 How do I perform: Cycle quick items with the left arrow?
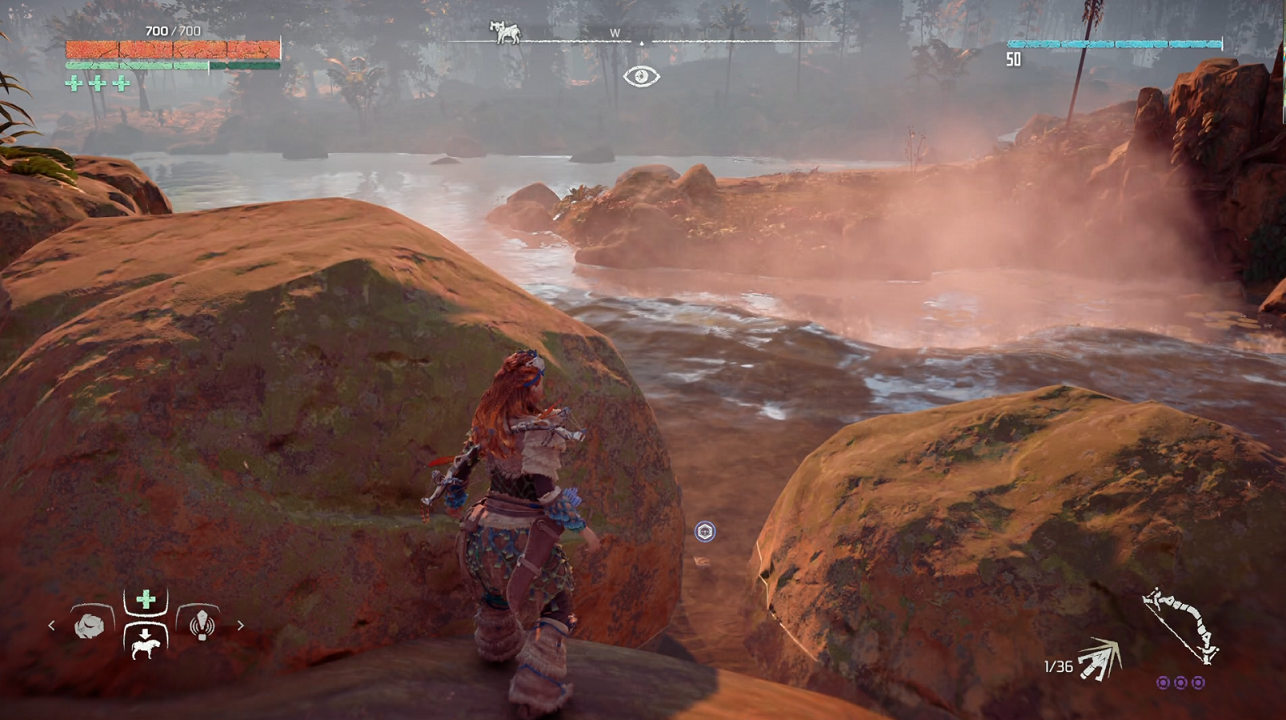click(x=52, y=626)
